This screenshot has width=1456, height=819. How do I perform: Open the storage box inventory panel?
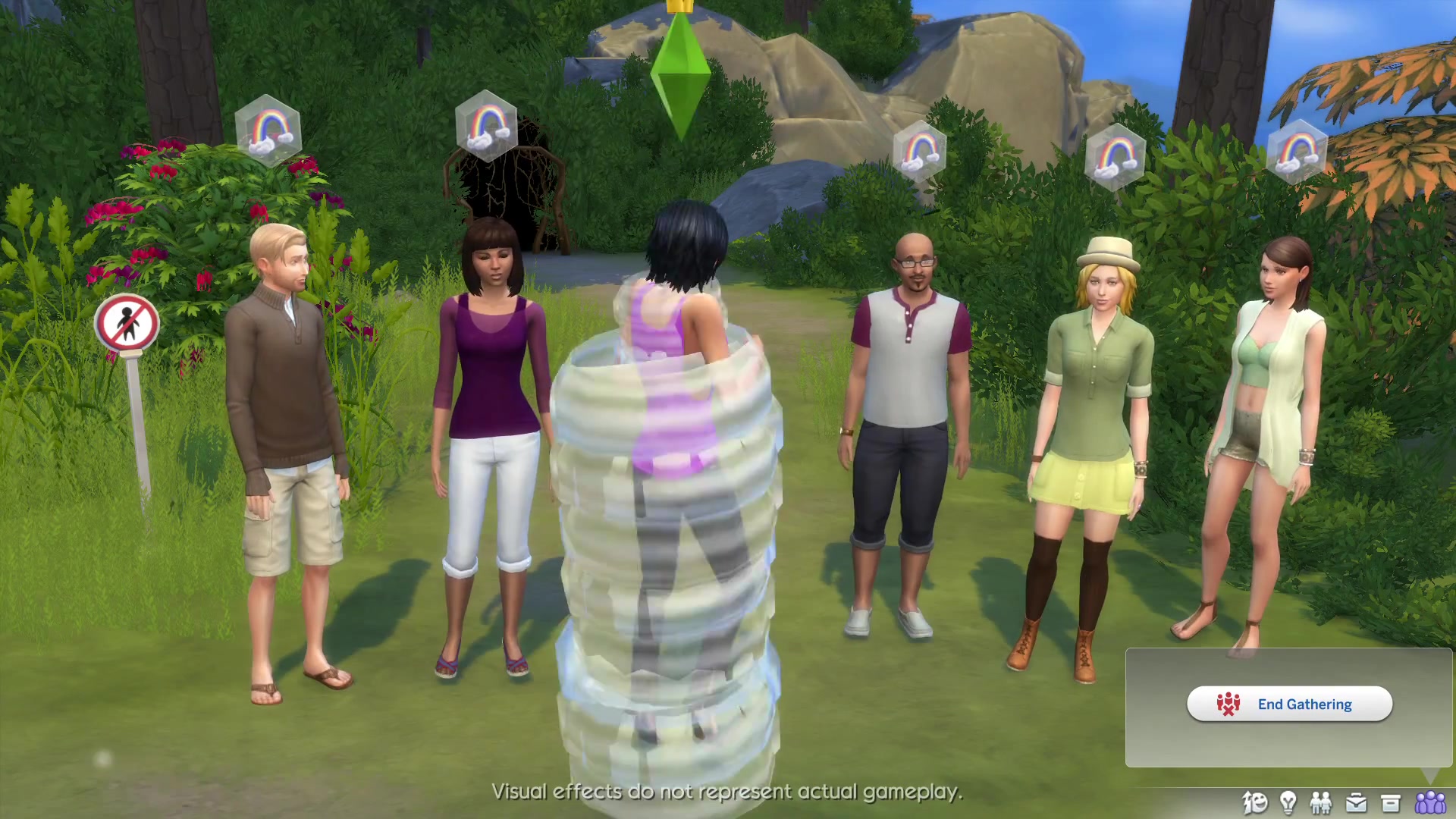pos(1391,802)
